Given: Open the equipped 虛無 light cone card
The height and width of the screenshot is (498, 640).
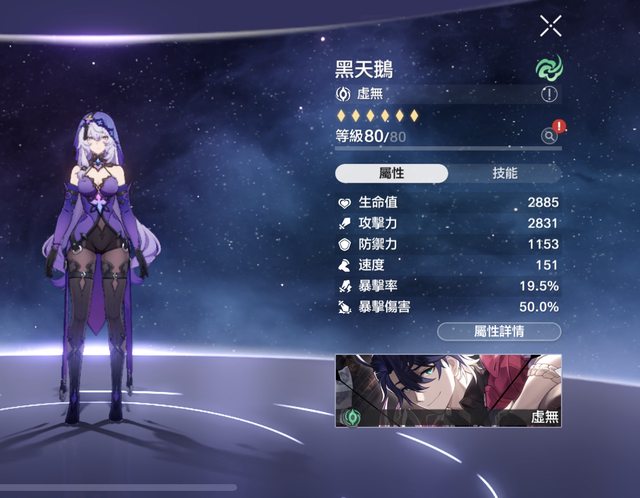Looking at the screenshot, I should (x=448, y=390).
